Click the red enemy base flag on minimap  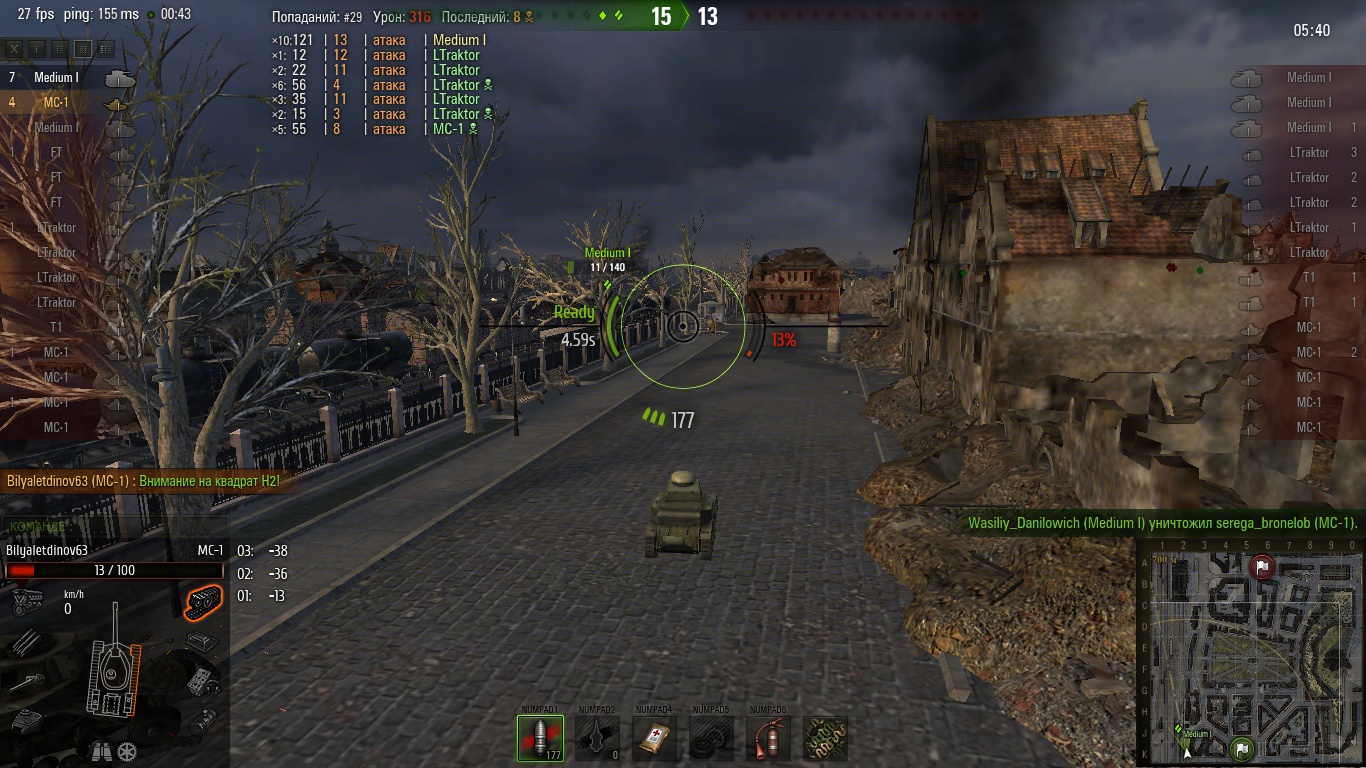coord(1262,567)
